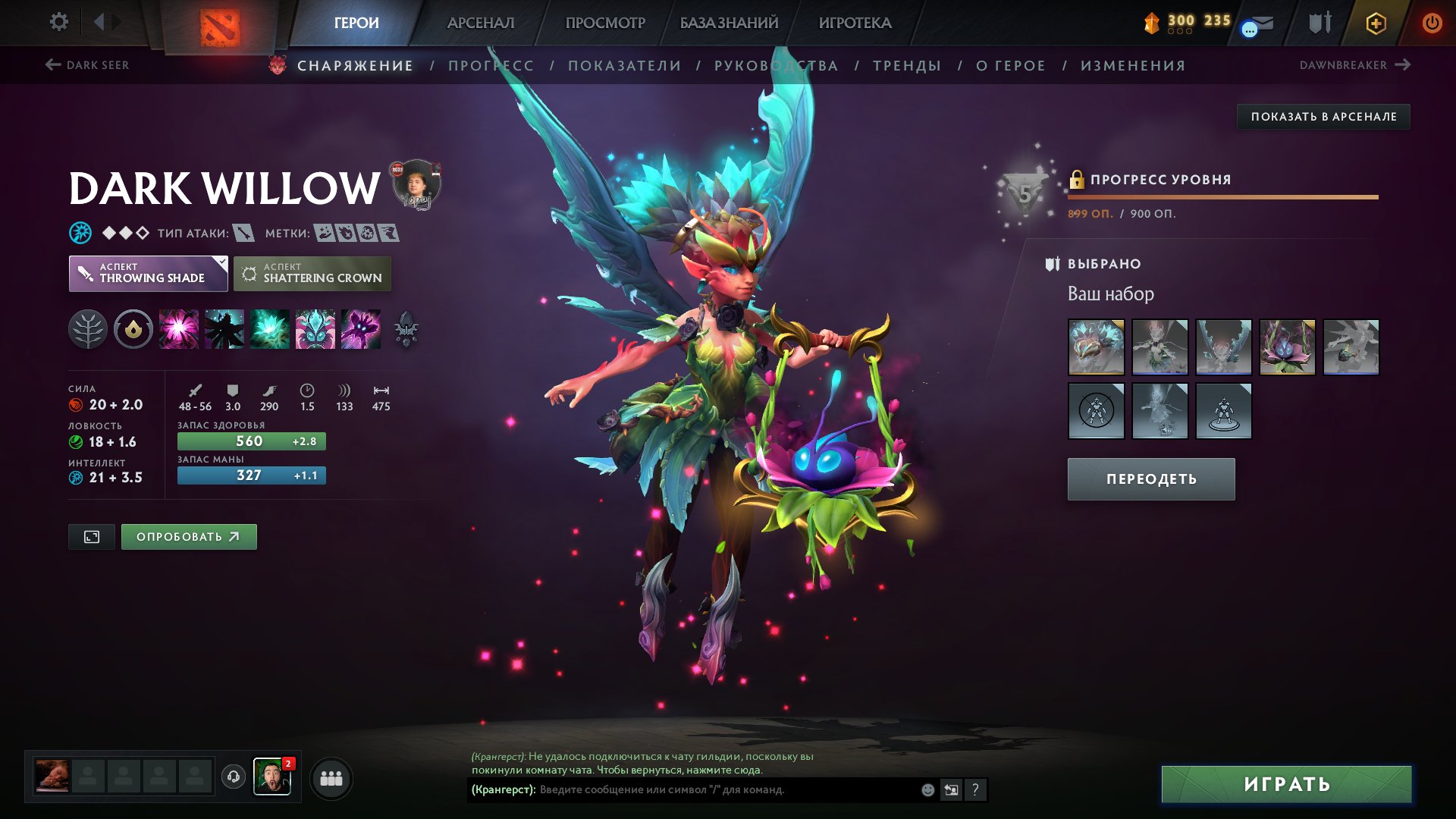Toggle the Throwing Shade aspect selection

point(148,273)
